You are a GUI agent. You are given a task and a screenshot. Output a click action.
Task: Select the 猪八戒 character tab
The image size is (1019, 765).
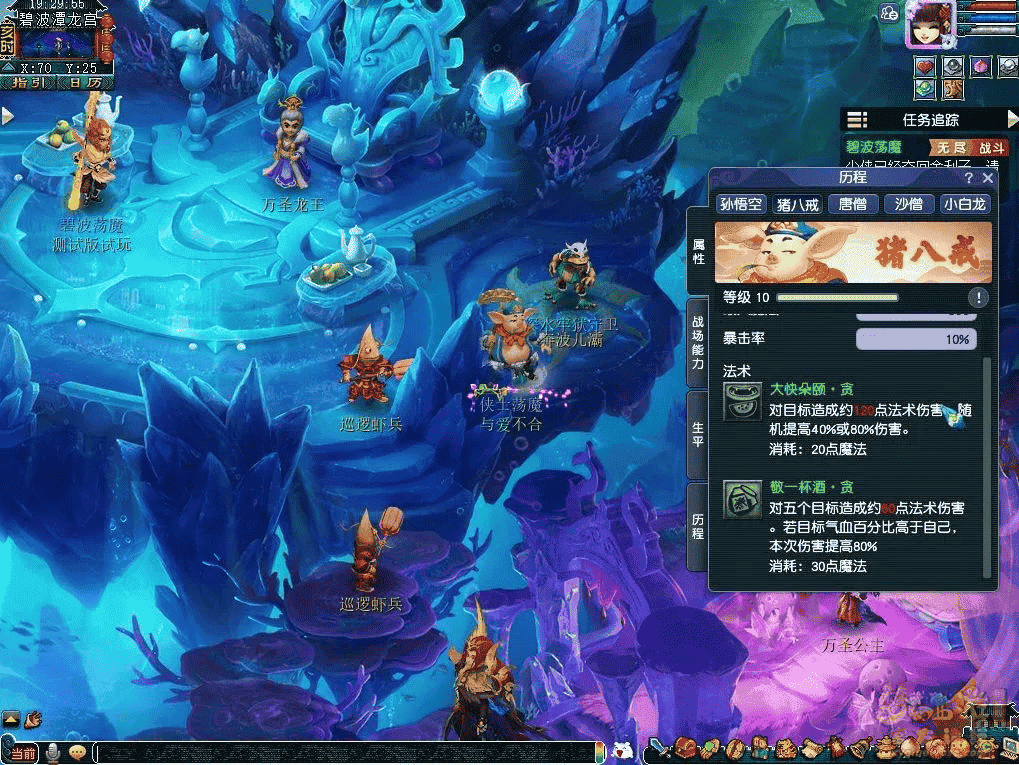pos(797,204)
